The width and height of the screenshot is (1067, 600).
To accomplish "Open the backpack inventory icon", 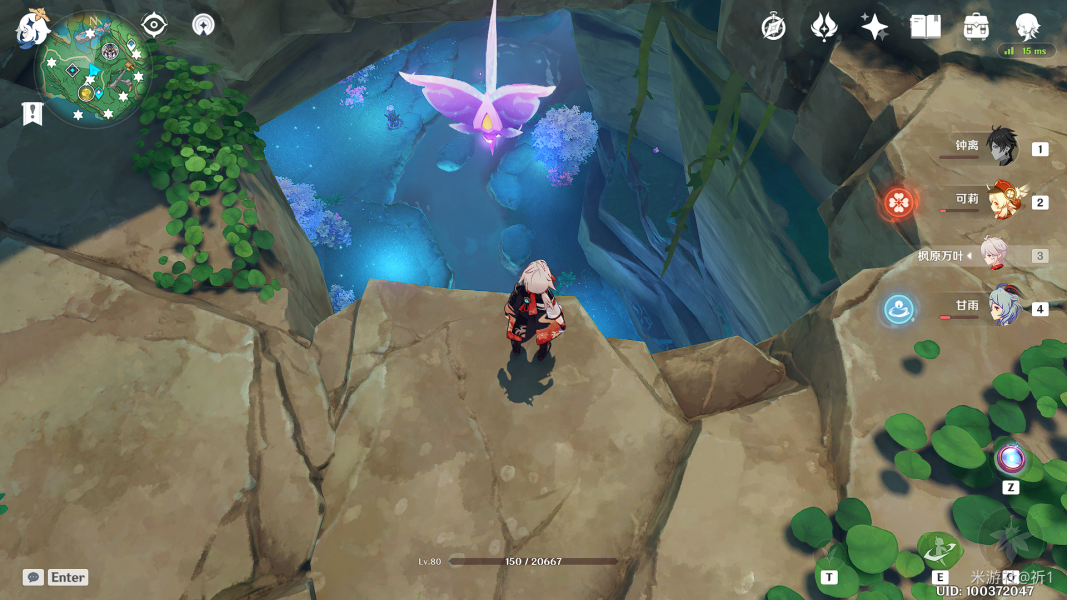I will (976, 27).
